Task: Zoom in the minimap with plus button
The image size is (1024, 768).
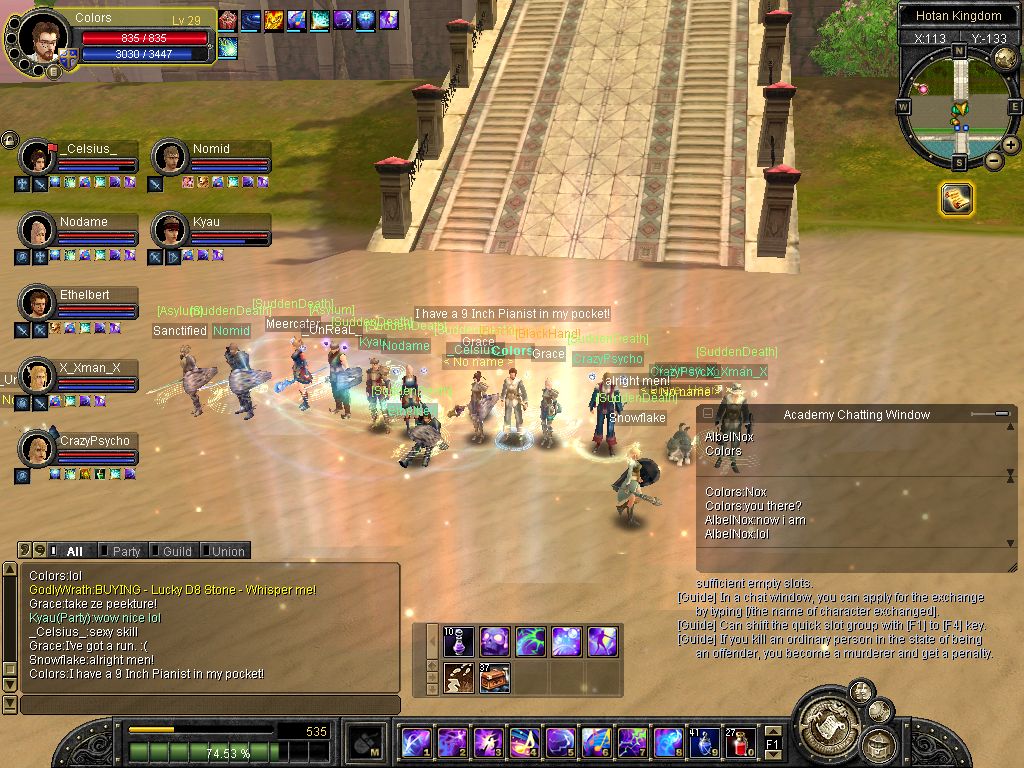Action: coord(1011,145)
